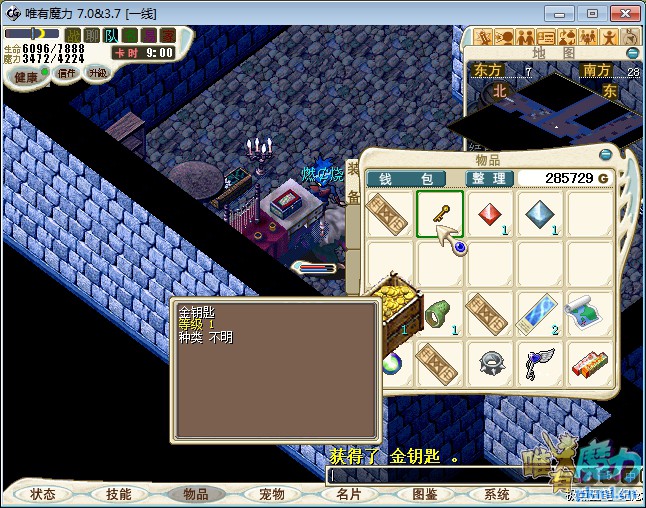Select the rolled map scroll item
Viewport: 646px width, 508px height.
point(590,314)
